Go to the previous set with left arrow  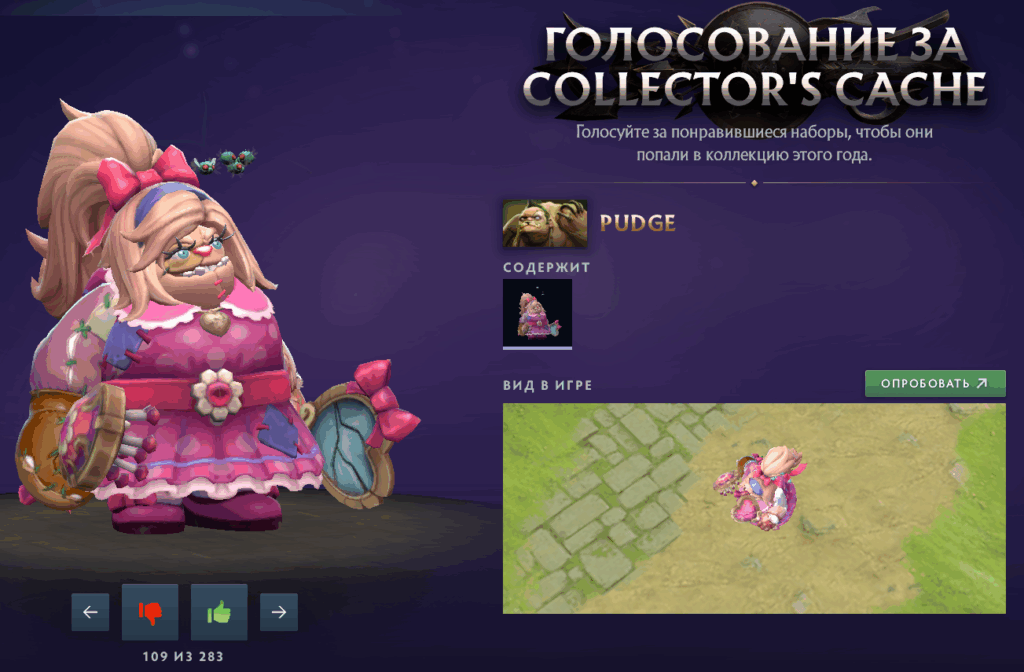(x=90, y=612)
